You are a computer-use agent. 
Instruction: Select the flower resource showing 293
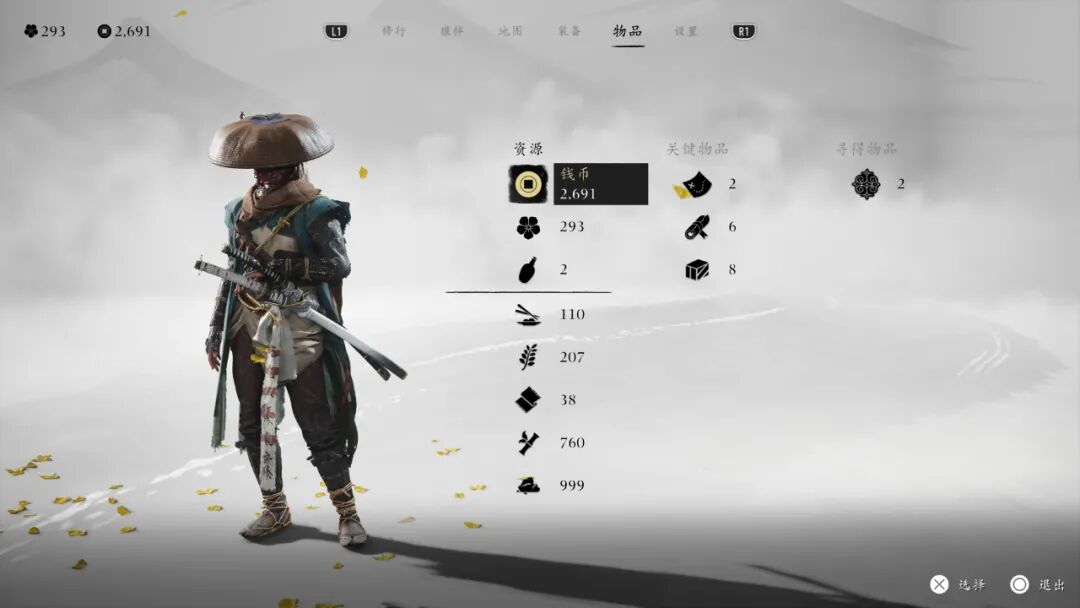529,227
